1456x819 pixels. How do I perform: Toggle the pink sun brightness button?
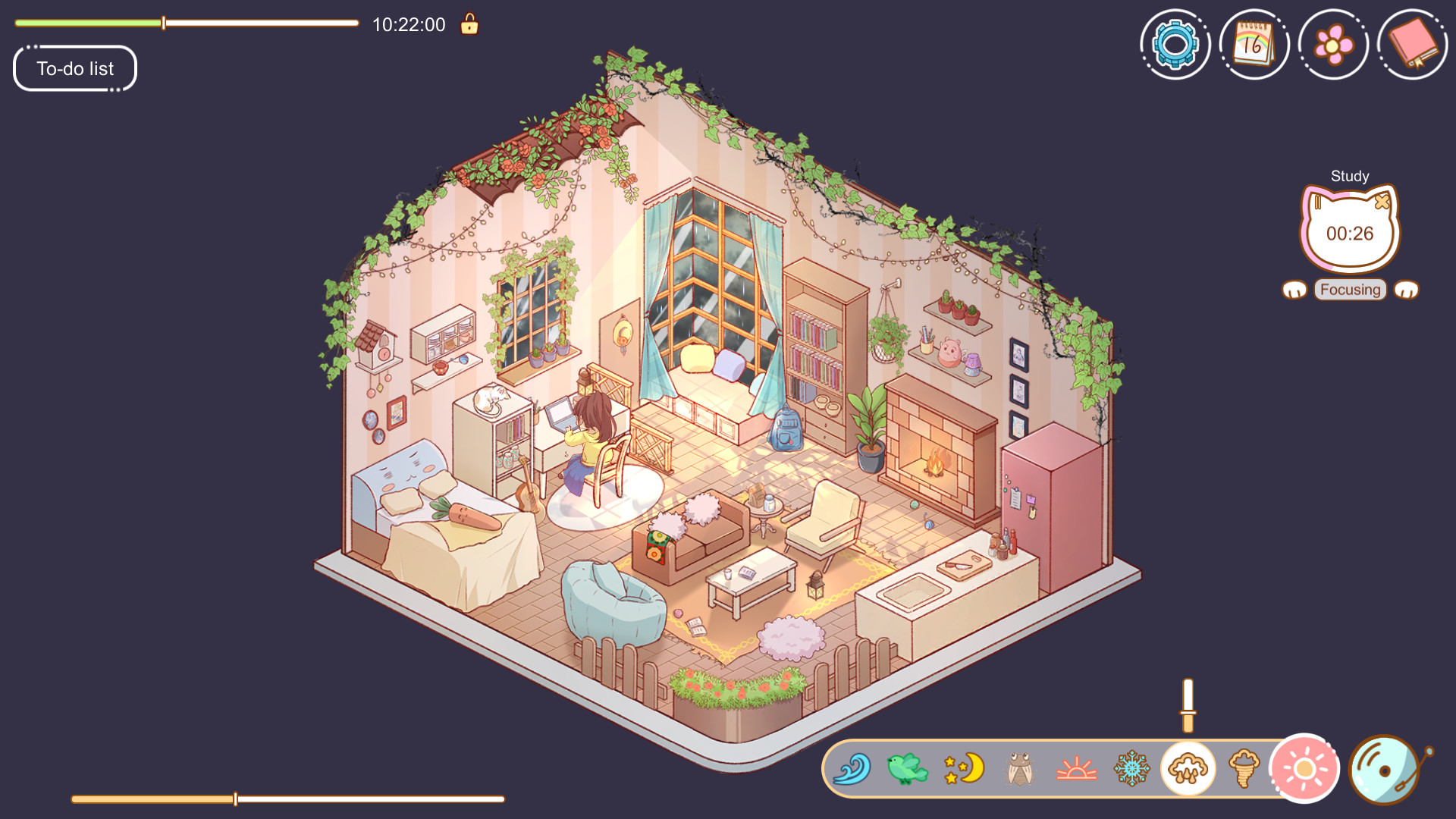pyautogui.click(x=1303, y=767)
